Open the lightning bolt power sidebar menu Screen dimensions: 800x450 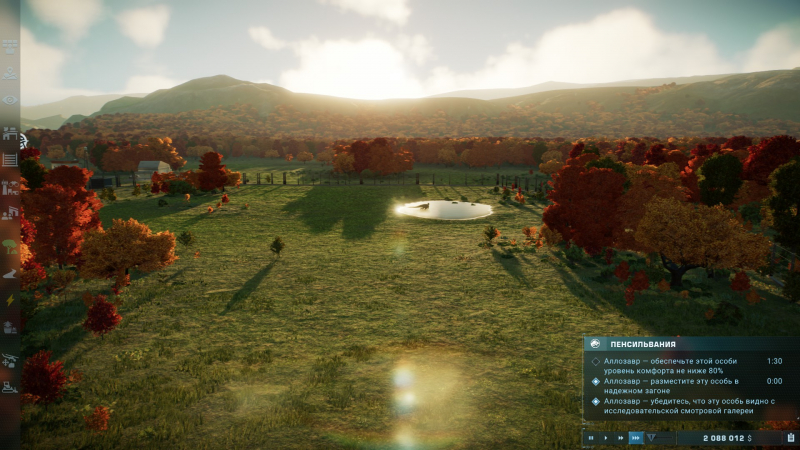pos(10,299)
